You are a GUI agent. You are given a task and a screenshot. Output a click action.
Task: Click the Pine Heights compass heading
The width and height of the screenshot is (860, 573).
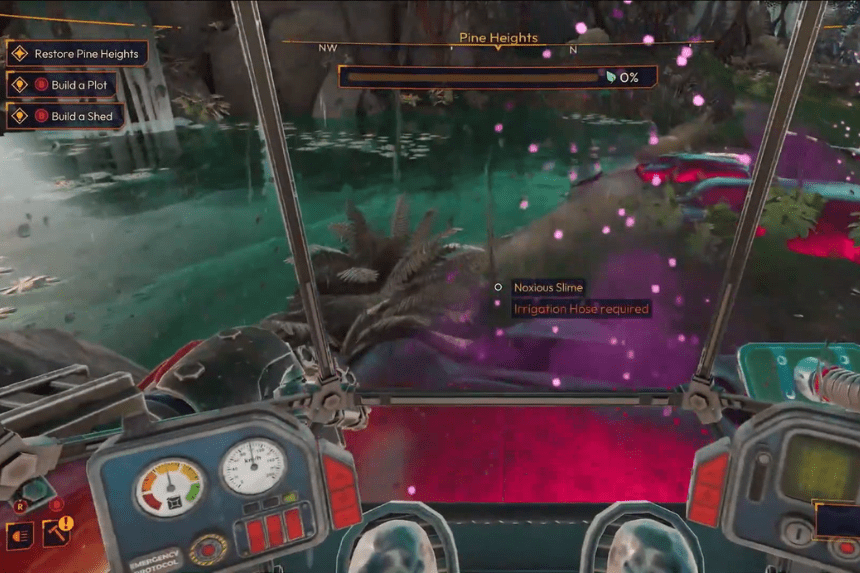click(x=498, y=38)
